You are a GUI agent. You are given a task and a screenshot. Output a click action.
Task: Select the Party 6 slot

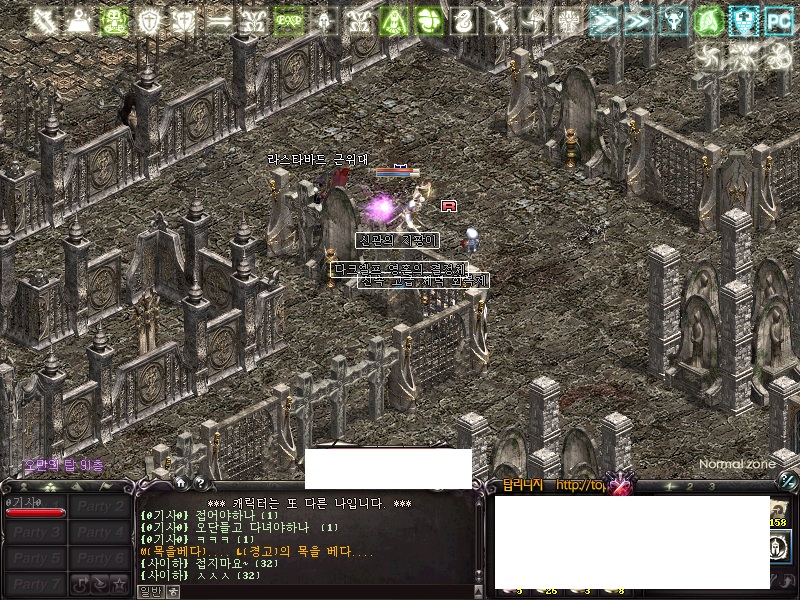[100, 559]
